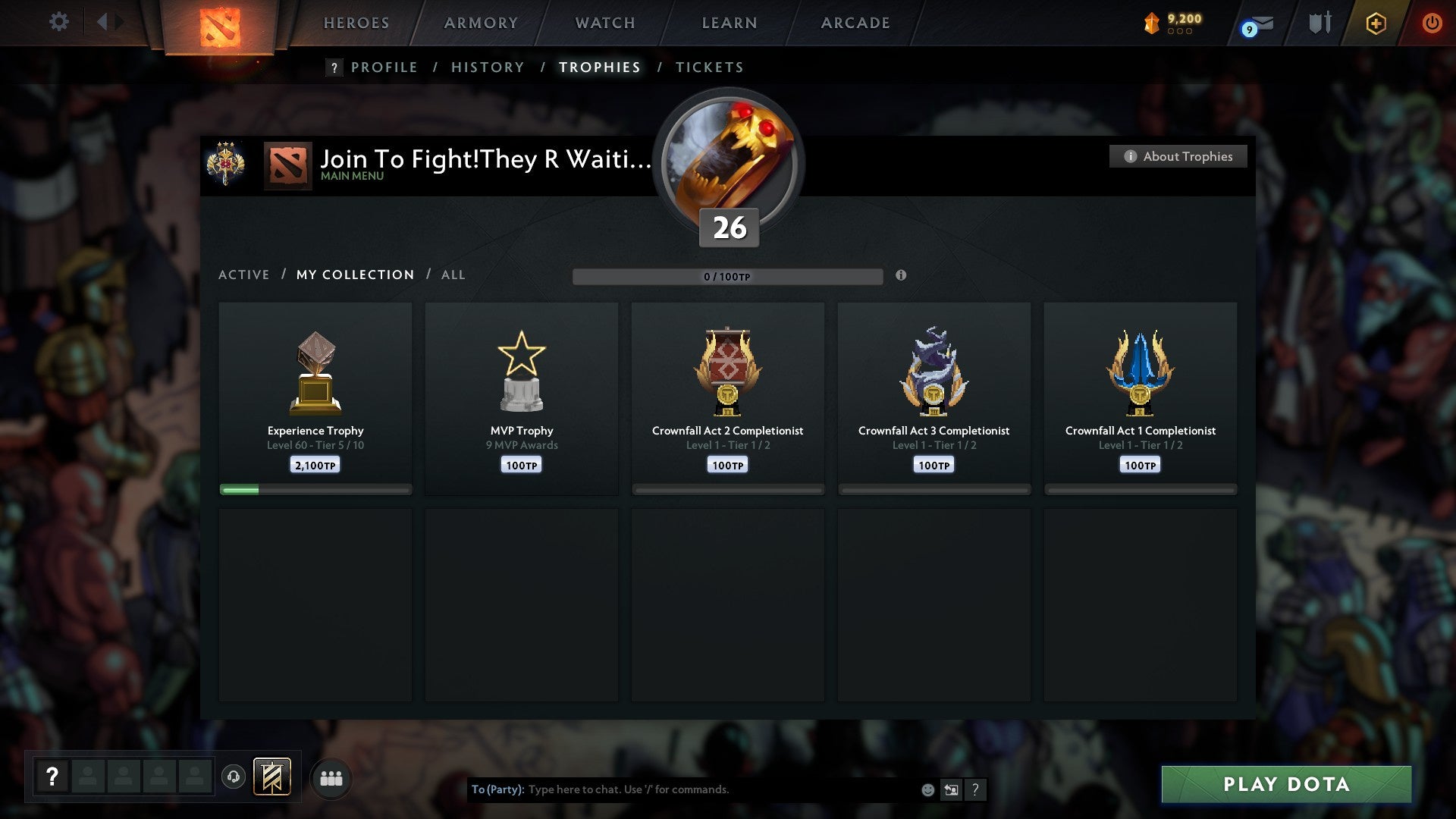Click the friends list icon in party bar
The width and height of the screenshot is (1456, 819).
pos(331,777)
